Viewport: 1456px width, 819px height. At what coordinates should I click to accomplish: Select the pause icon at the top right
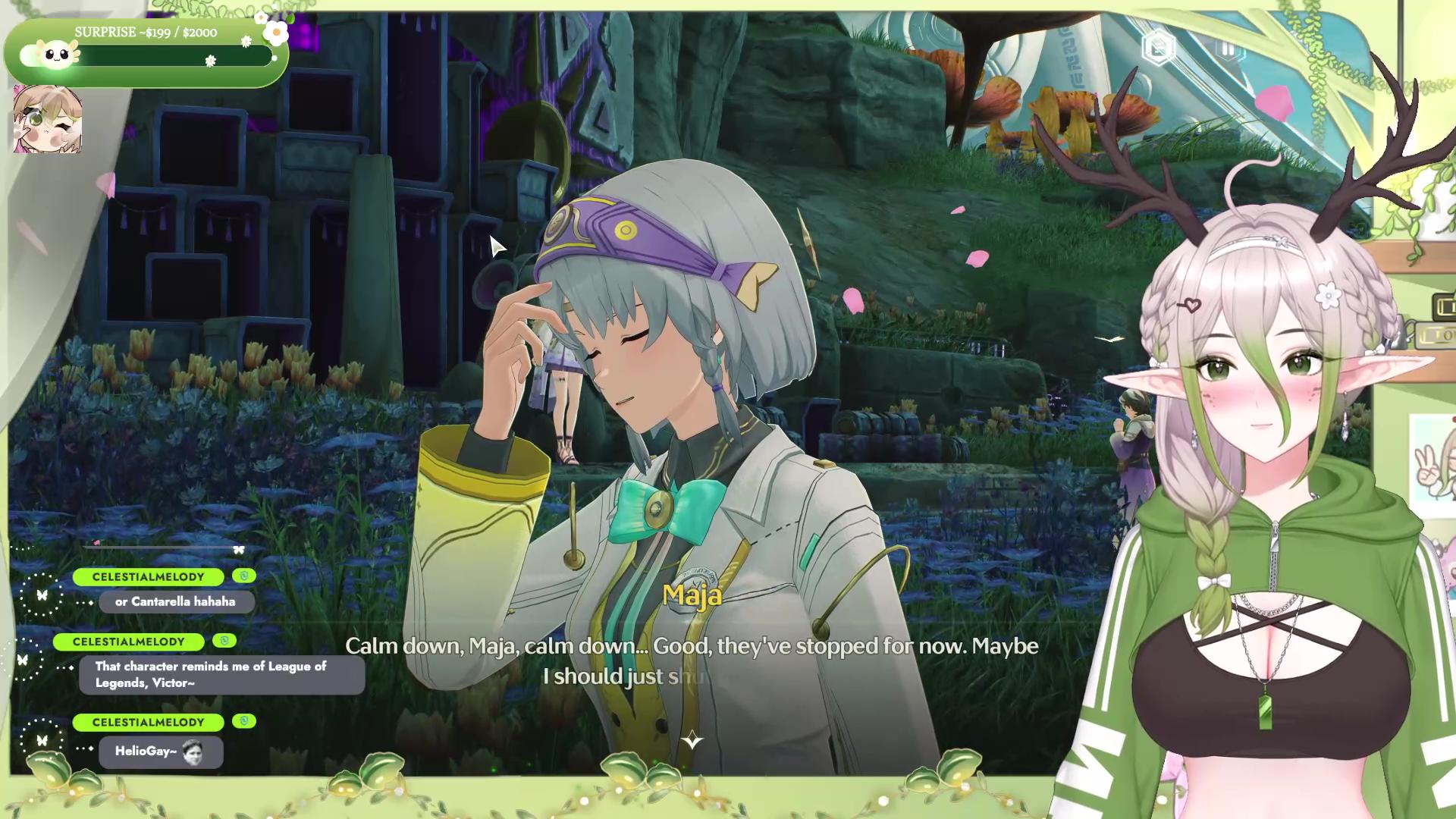pos(1230,48)
